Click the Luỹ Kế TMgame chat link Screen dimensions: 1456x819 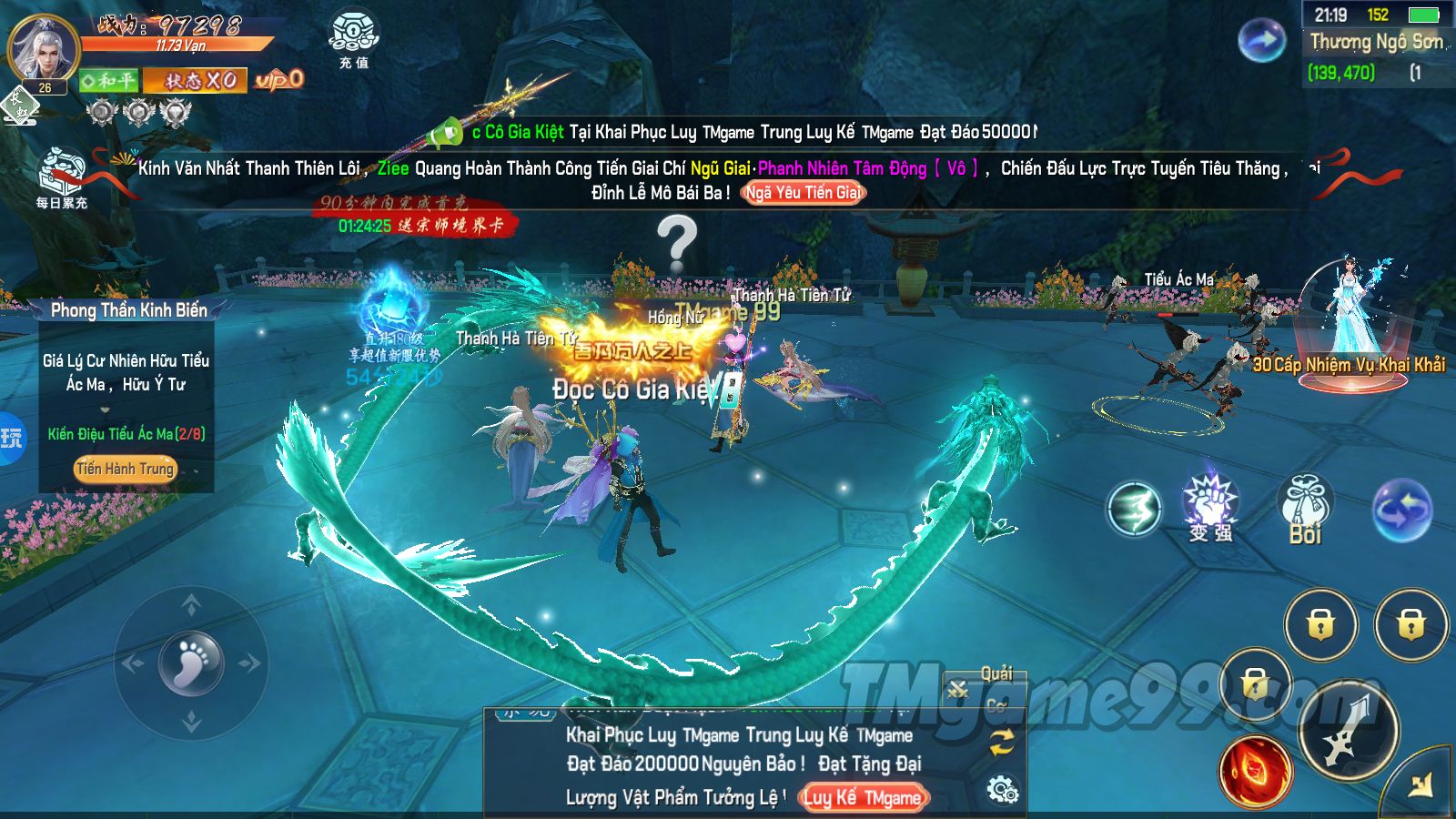pos(862,798)
